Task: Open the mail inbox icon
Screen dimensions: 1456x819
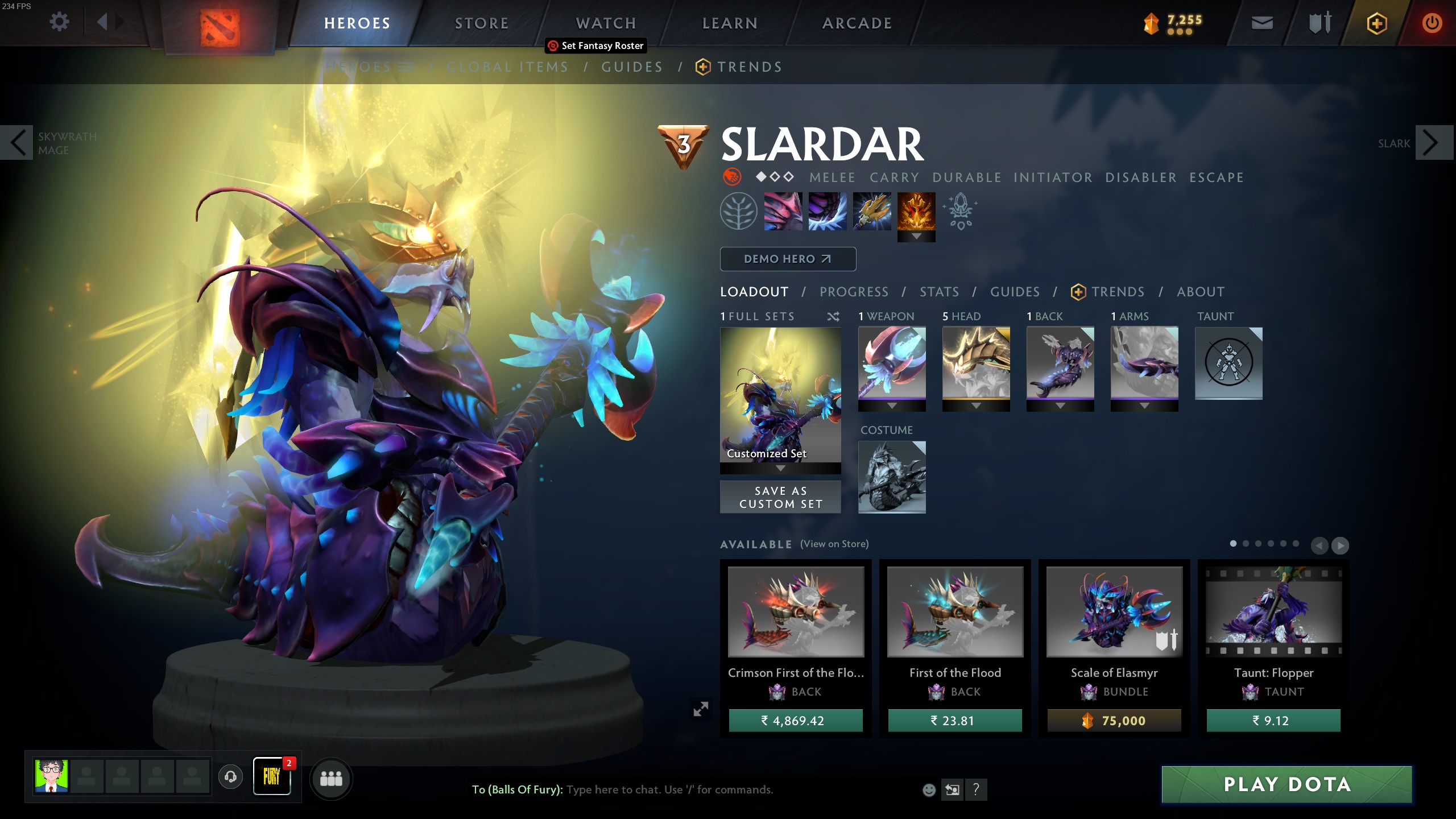Action: [x=1262, y=23]
